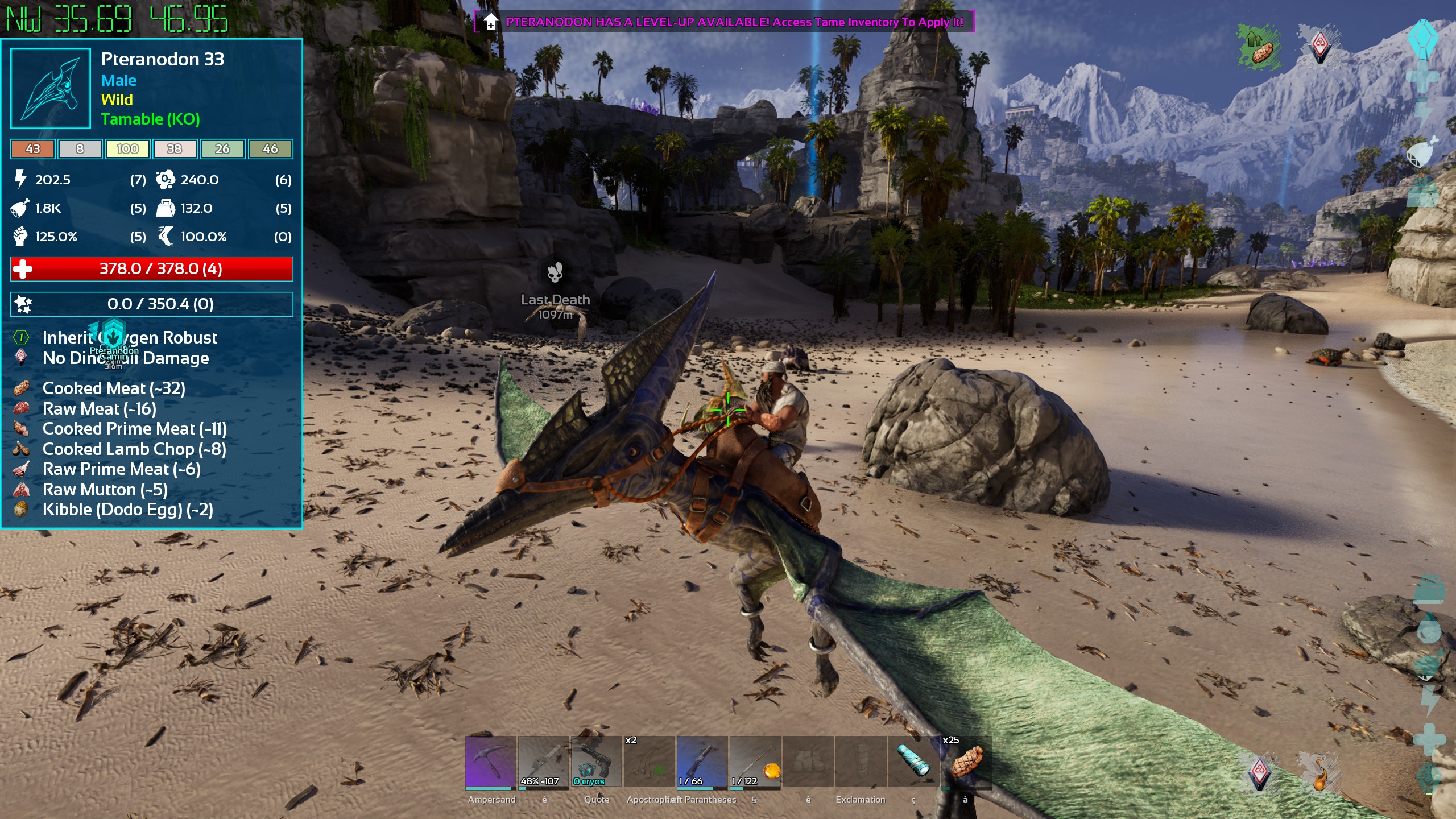Click the Pteranodon portrait in the info panel

point(51,88)
